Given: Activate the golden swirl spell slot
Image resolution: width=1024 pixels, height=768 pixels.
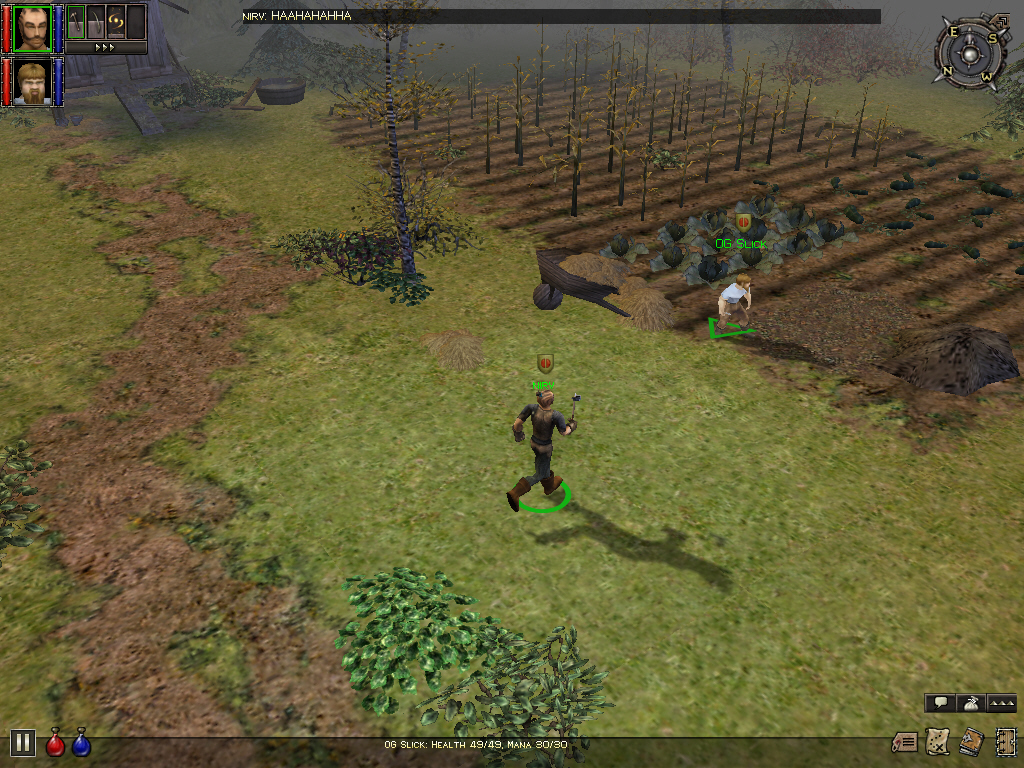Looking at the screenshot, I should click(x=116, y=21).
